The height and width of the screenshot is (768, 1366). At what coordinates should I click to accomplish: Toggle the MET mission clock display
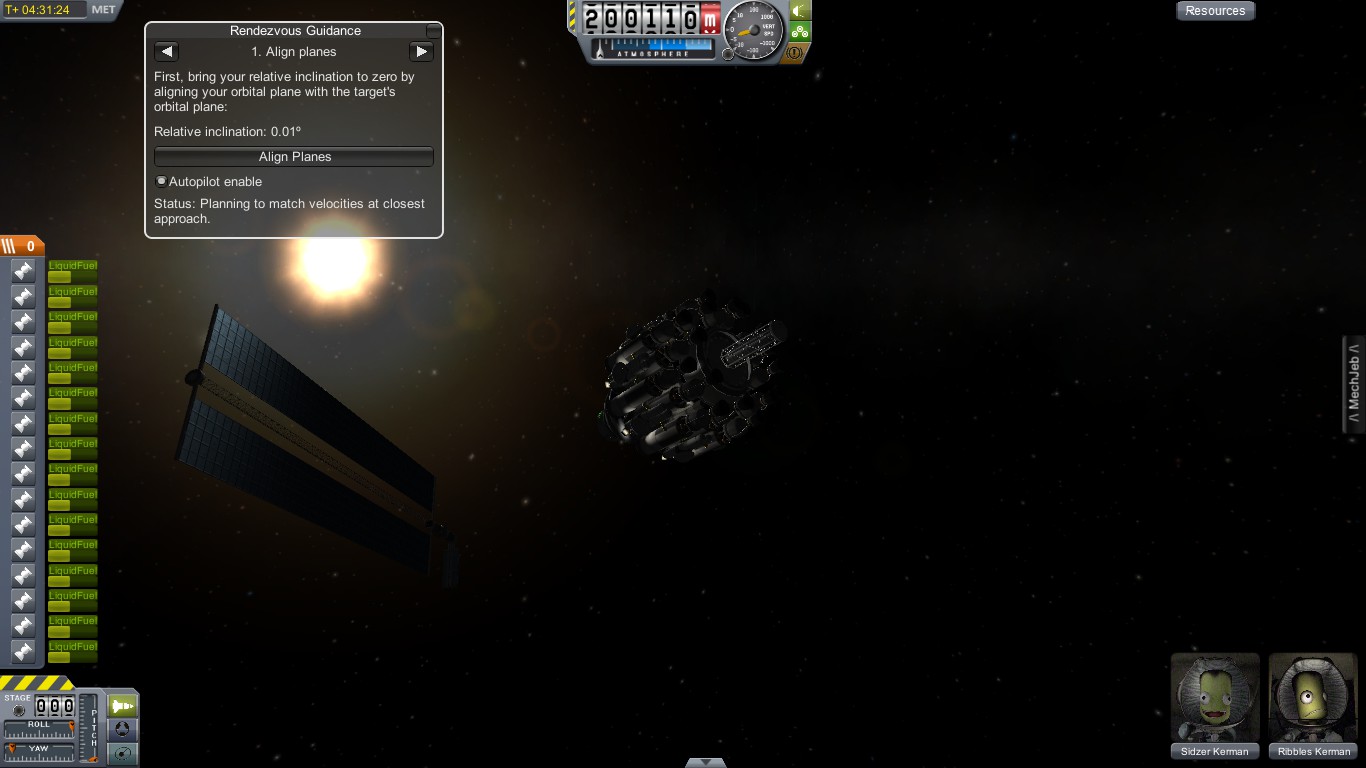point(104,10)
